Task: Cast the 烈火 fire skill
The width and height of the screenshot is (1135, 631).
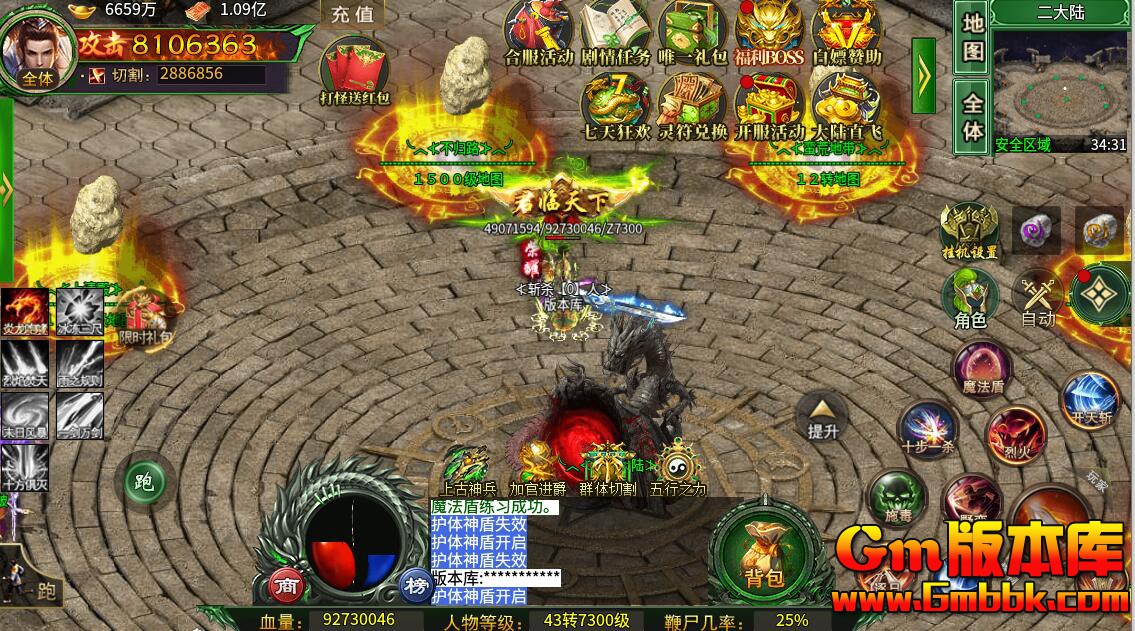Action: 1015,434
